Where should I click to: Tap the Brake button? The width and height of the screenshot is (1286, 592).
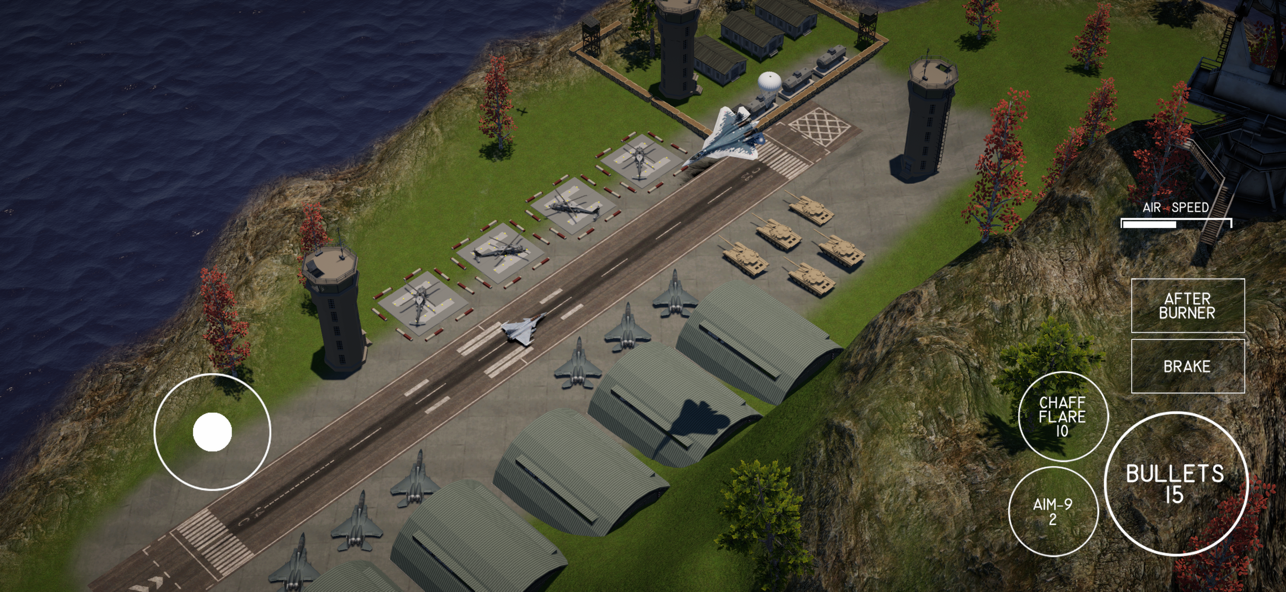[1187, 366]
